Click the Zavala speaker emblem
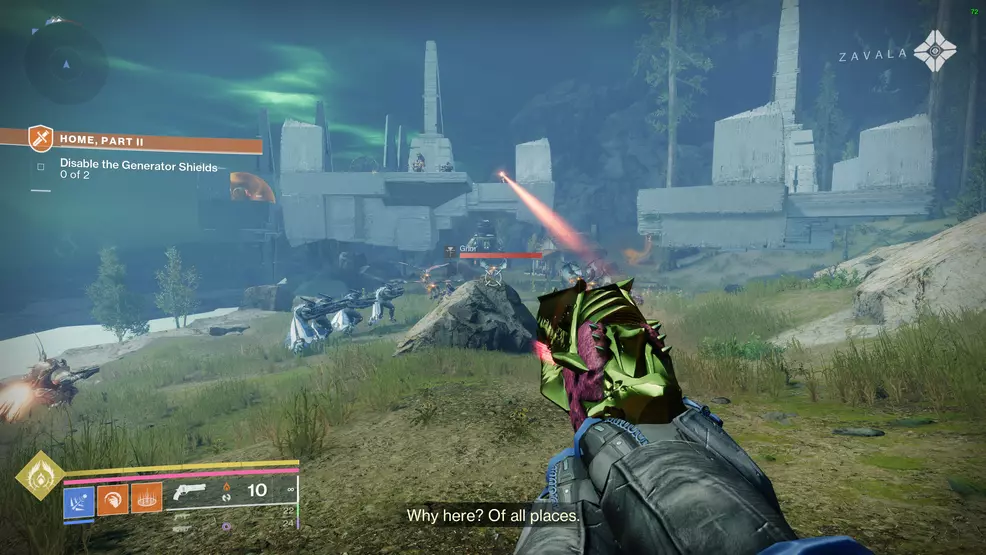Screen dimensions: 986x555 pos(935,51)
